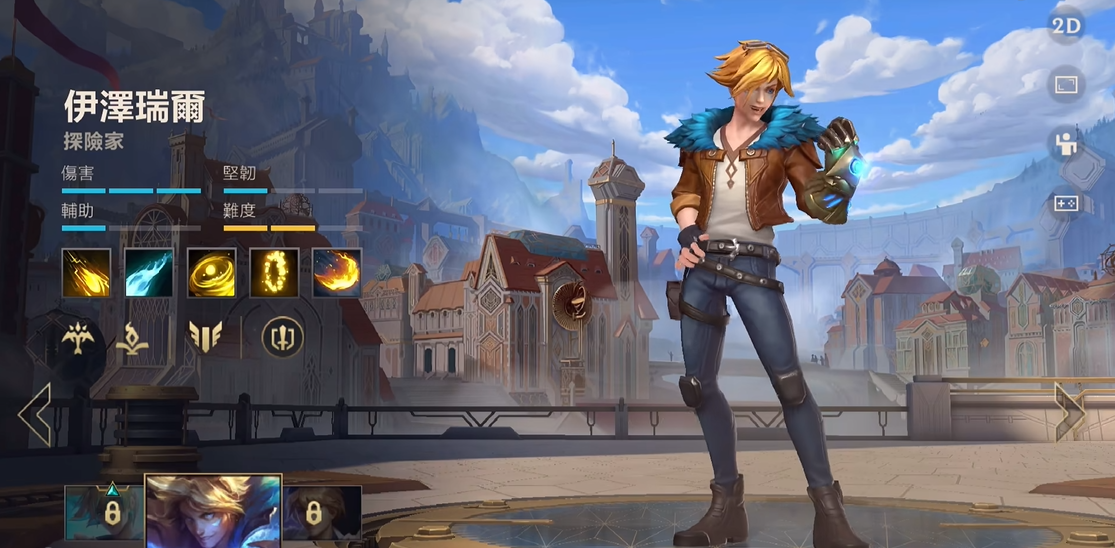Select the fiery arc ultimate ability icon

tap(337, 273)
